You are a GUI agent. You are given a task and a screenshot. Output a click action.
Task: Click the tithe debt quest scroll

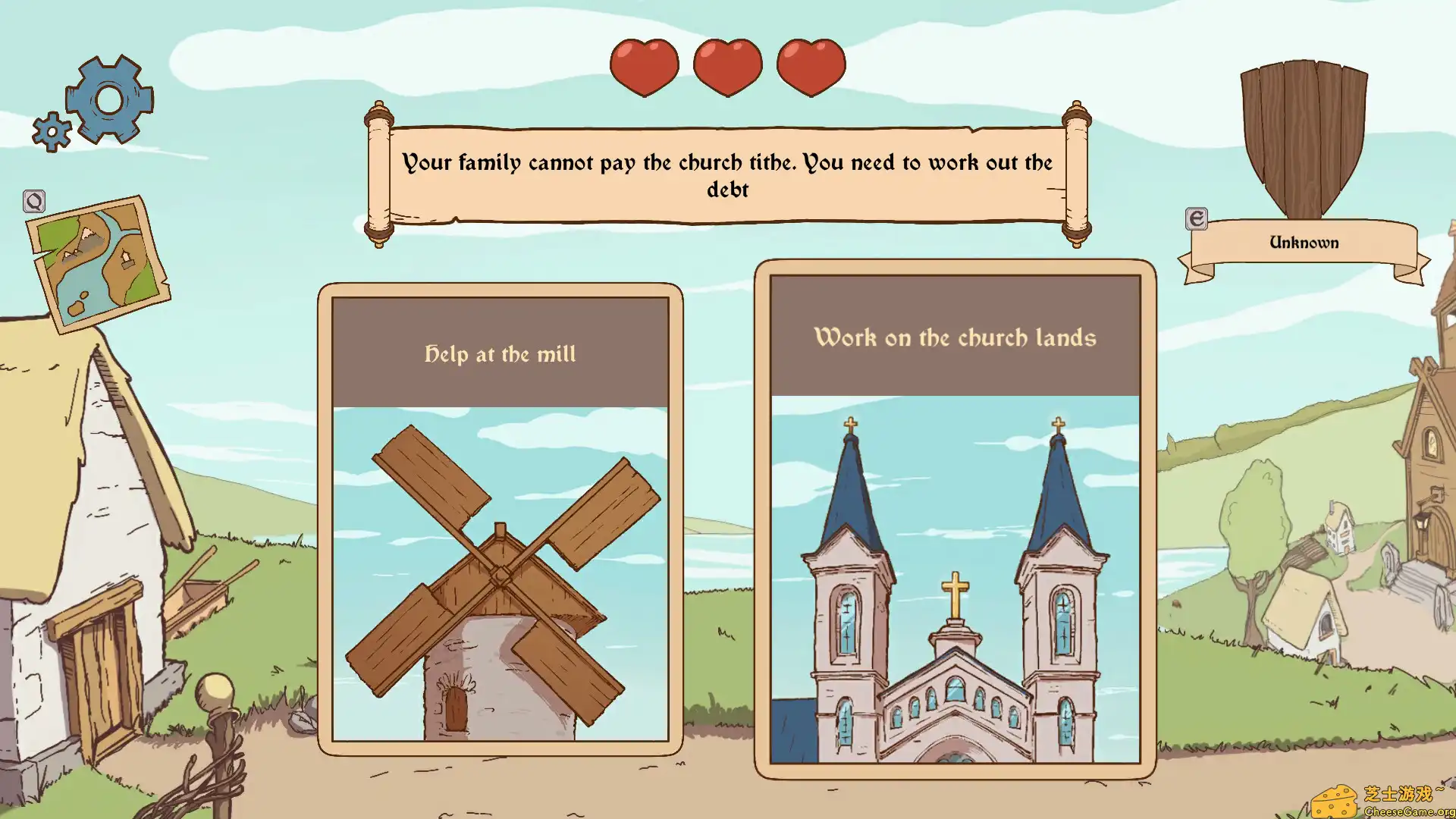[726, 174]
